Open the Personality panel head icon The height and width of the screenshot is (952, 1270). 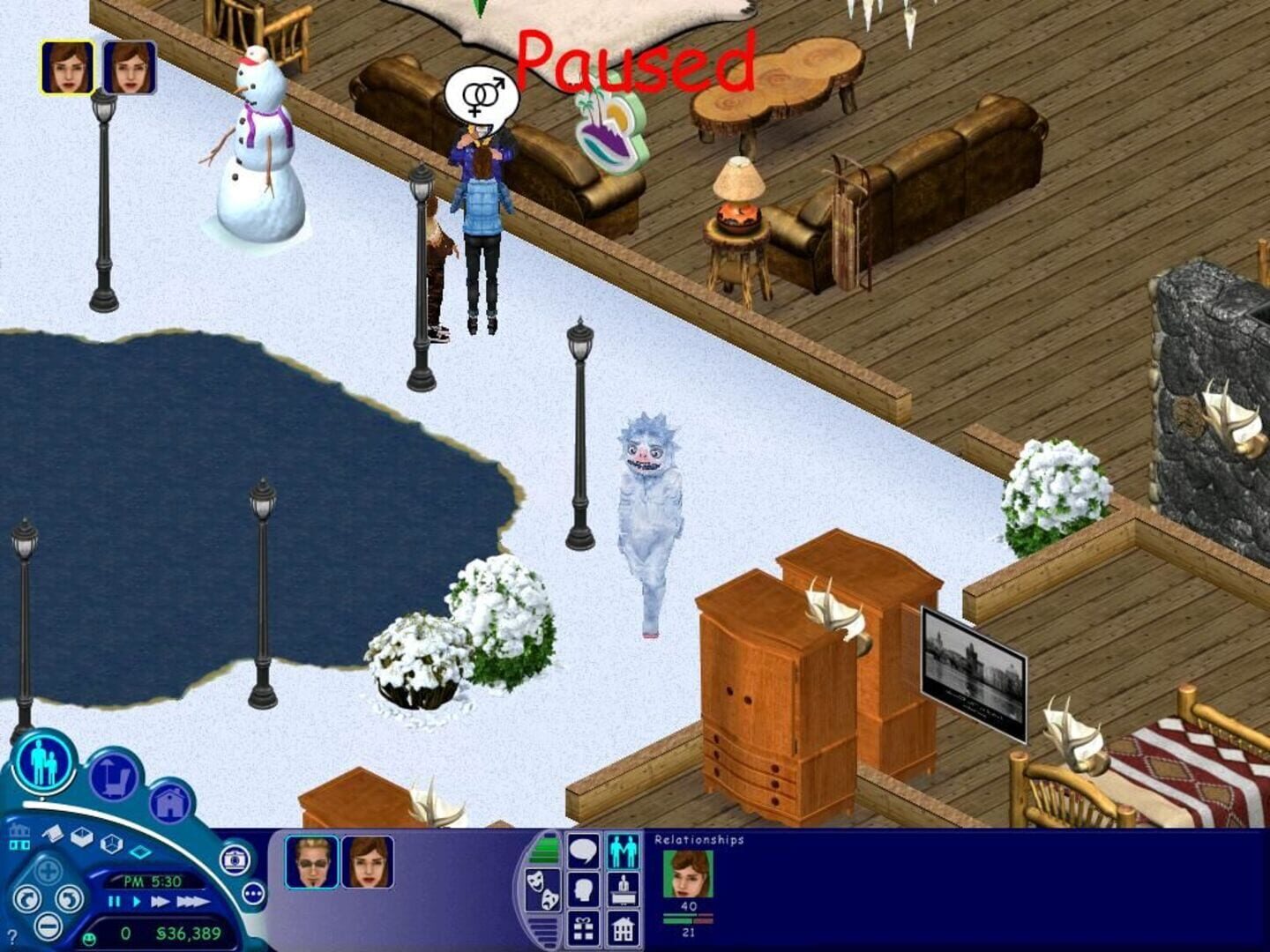(x=584, y=889)
